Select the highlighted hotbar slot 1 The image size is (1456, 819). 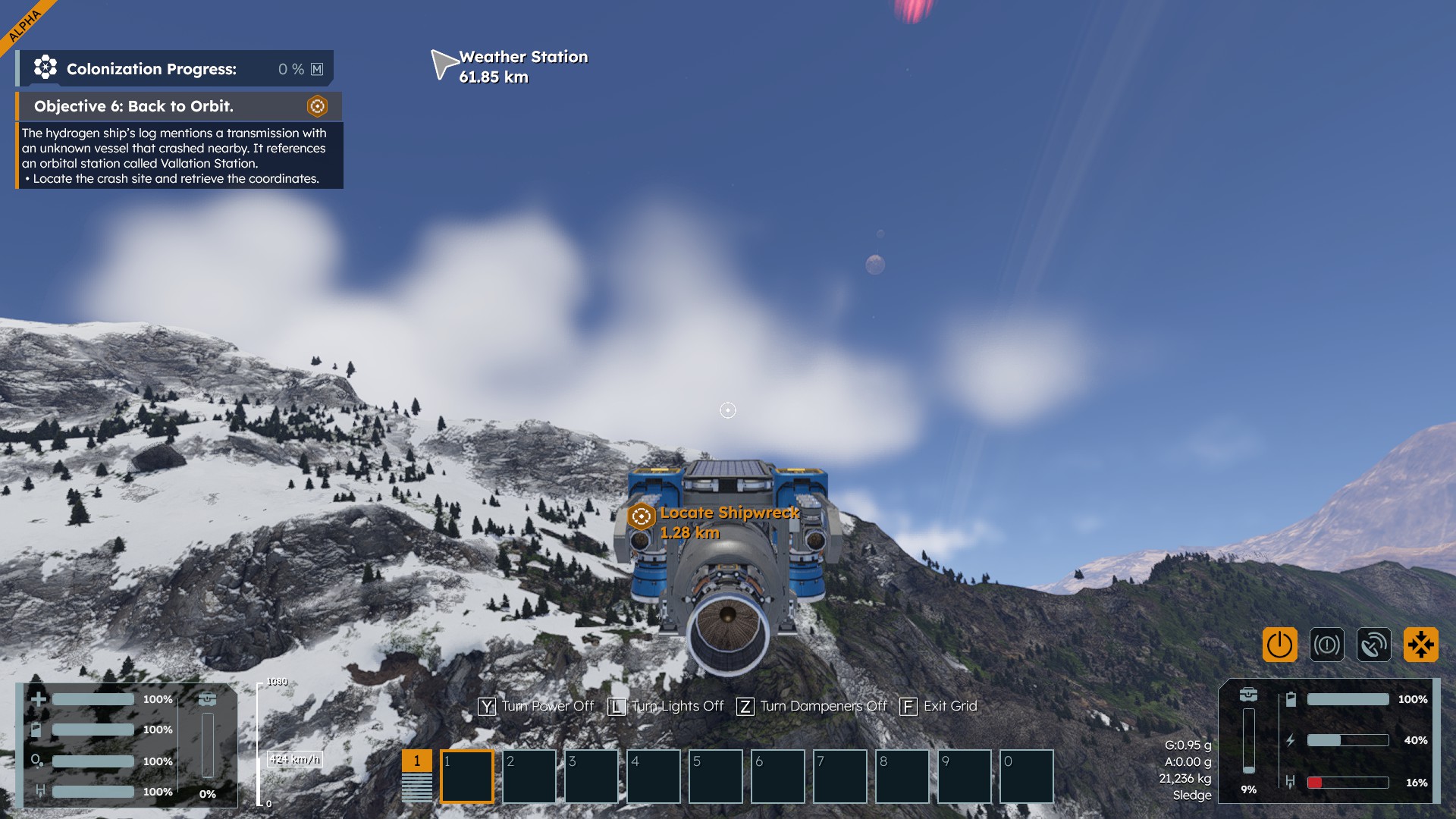point(467,776)
